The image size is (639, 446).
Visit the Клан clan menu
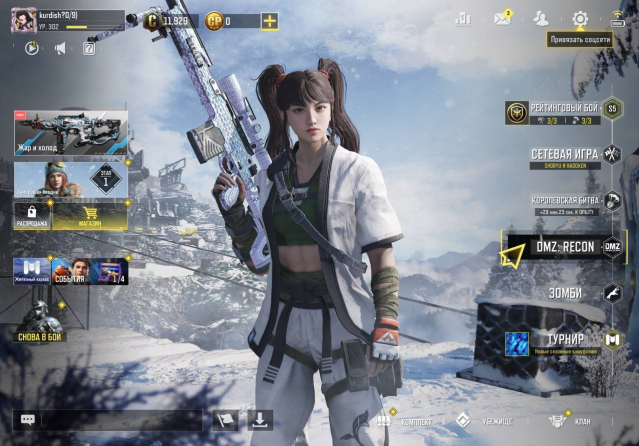tap(571, 421)
